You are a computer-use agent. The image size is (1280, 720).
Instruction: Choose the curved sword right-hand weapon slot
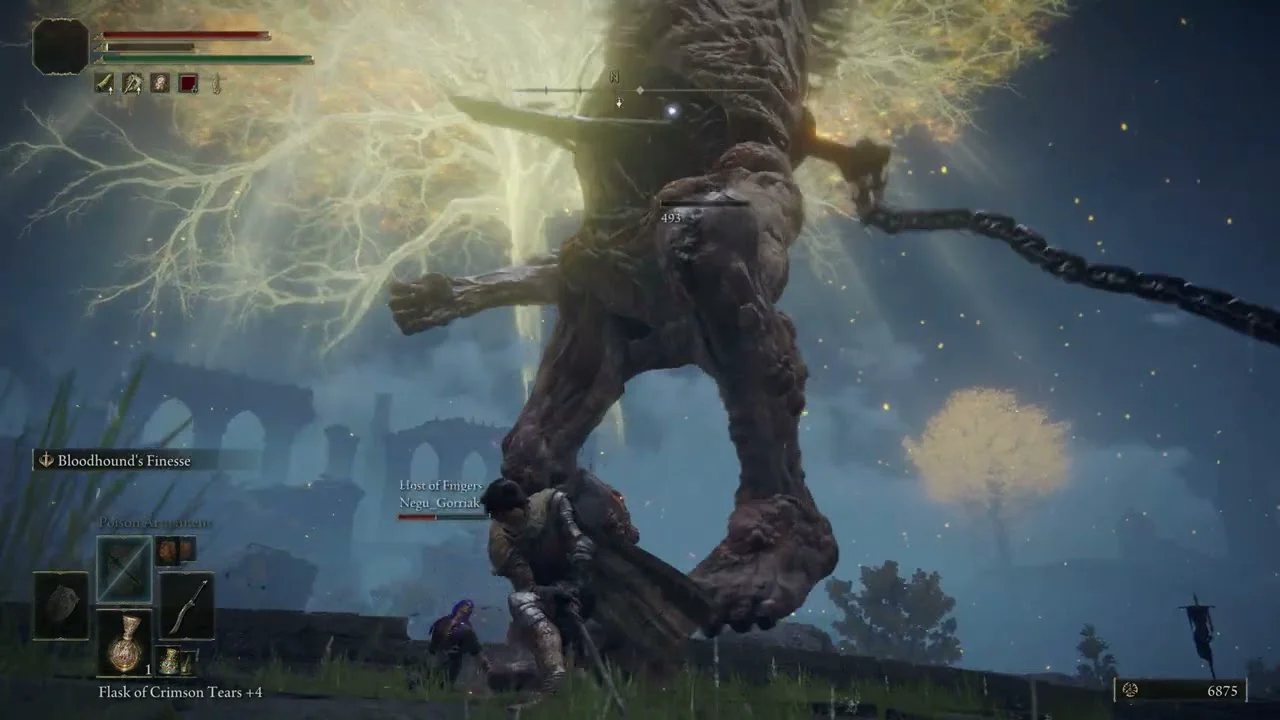pos(187,606)
